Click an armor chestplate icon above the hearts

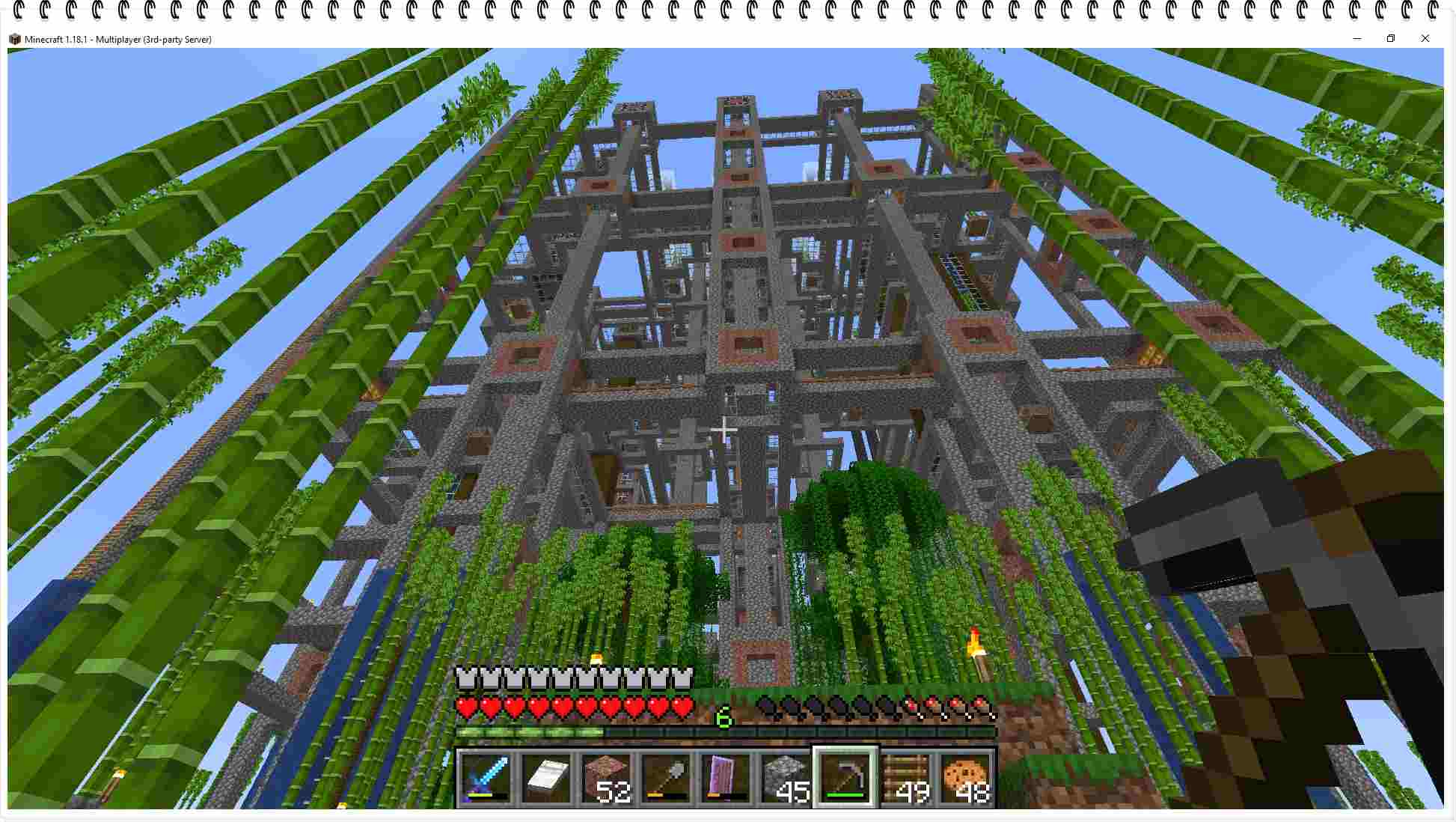click(467, 678)
